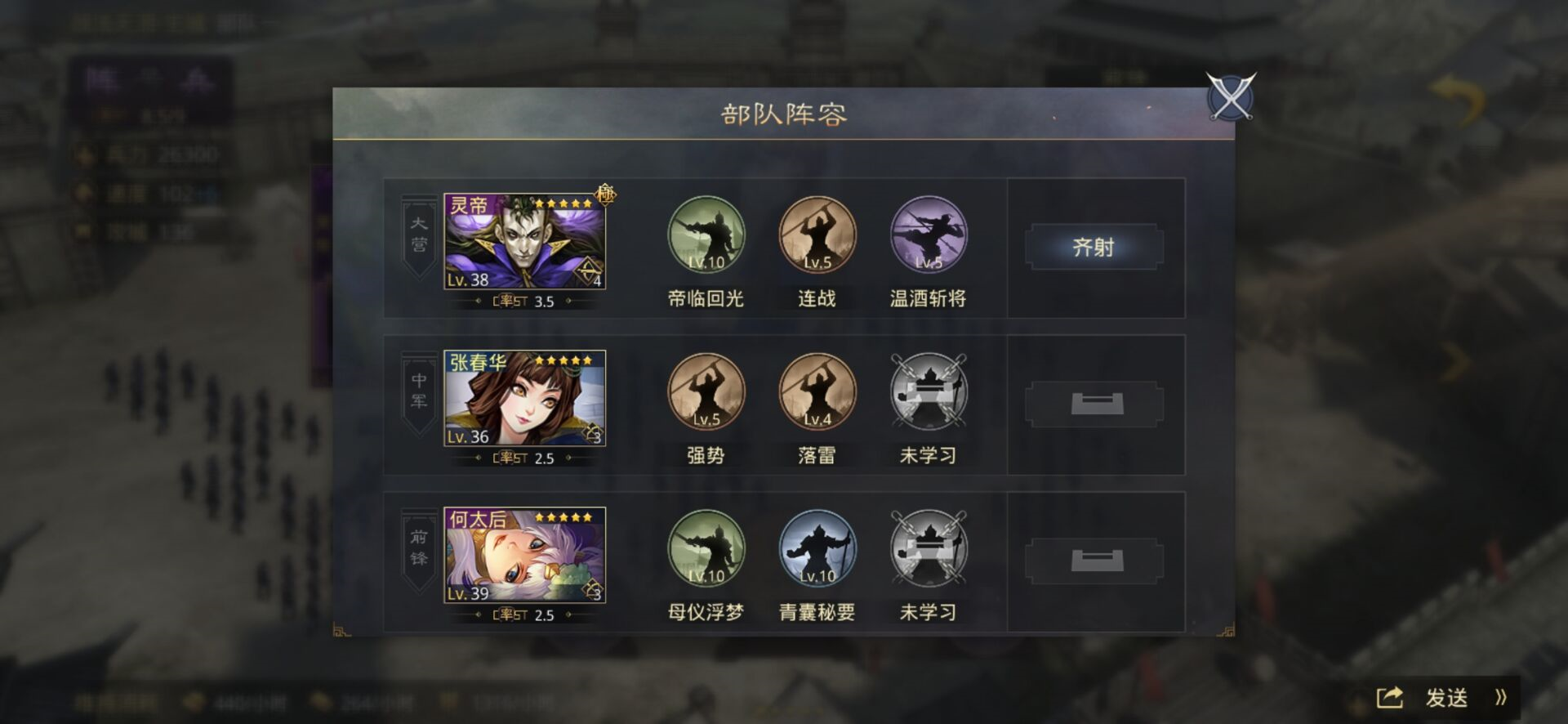1568x724 pixels.
Task: Select the 母仪浮梦 skill of 何太后
Action: click(706, 549)
